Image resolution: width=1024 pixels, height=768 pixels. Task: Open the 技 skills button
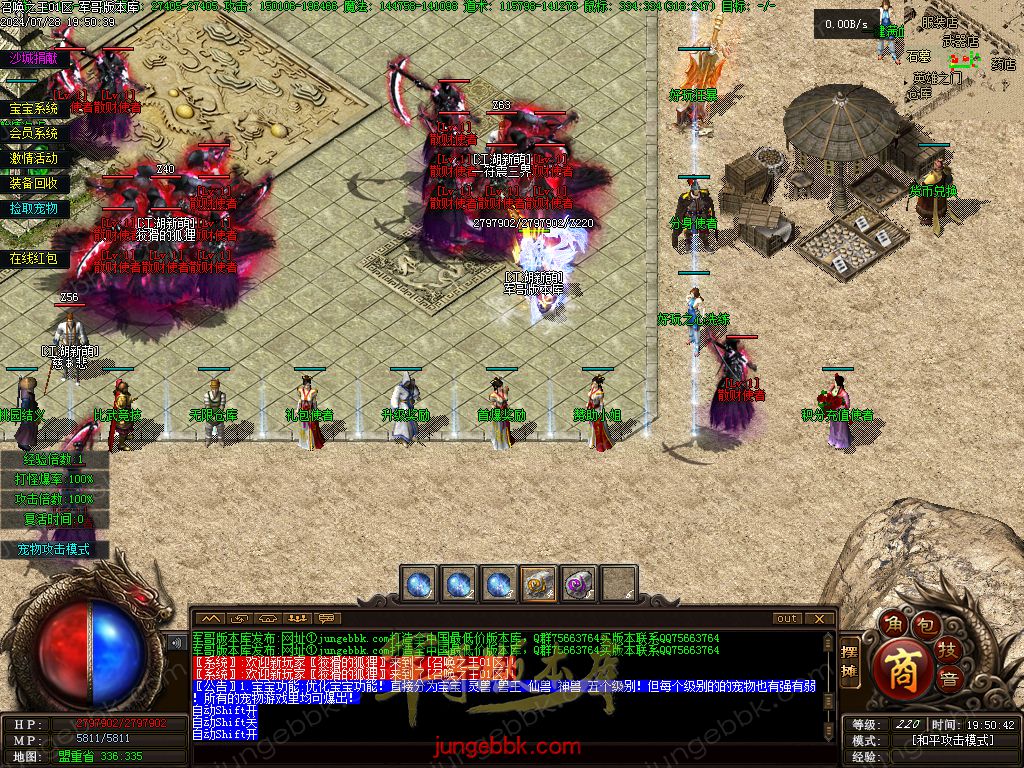(x=948, y=651)
